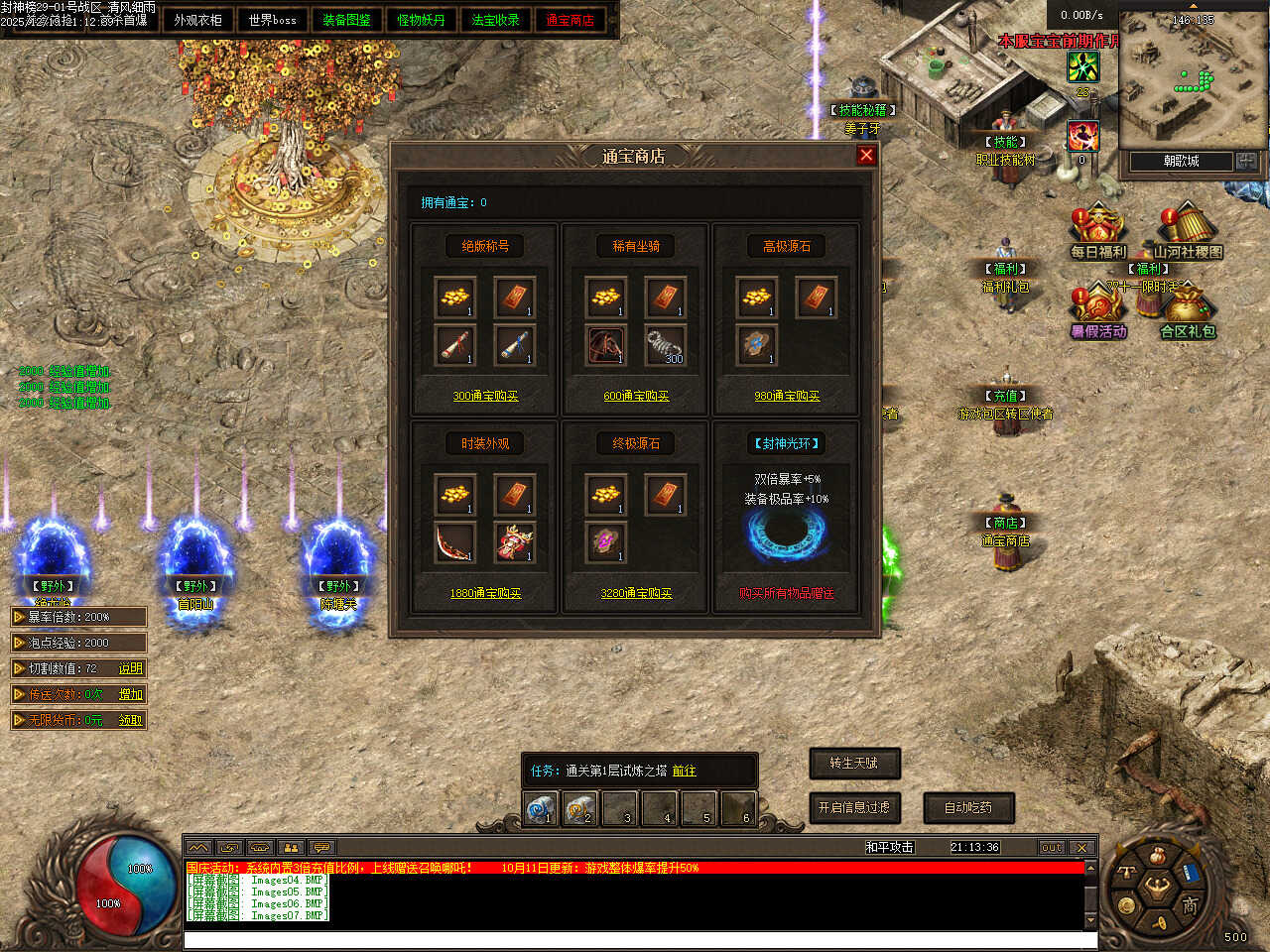Purchase the 1880通宝 fashion pack

coord(485,593)
